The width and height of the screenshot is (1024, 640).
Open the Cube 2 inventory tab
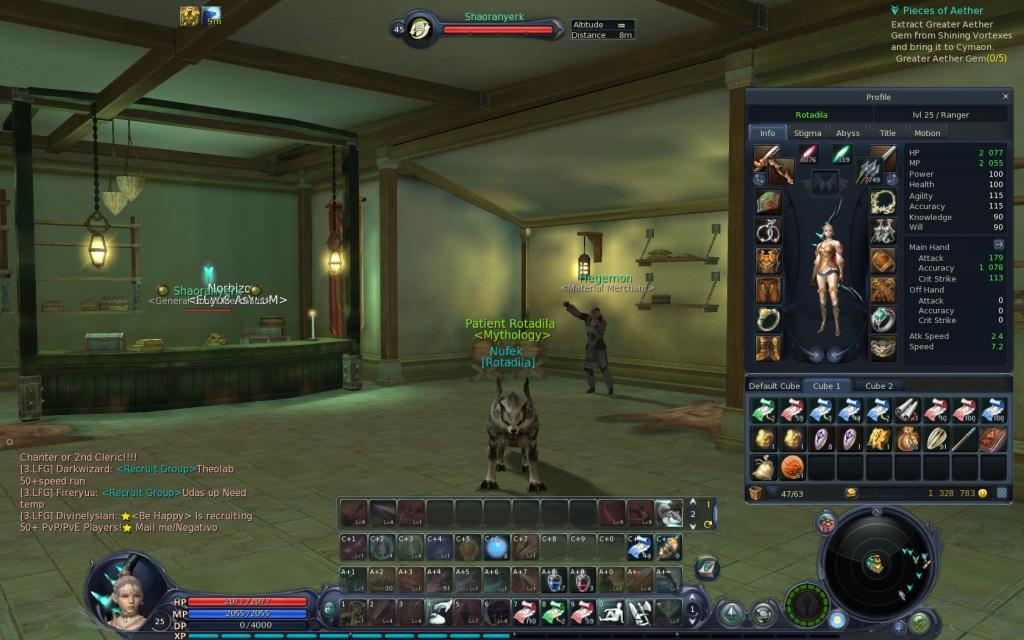point(878,386)
